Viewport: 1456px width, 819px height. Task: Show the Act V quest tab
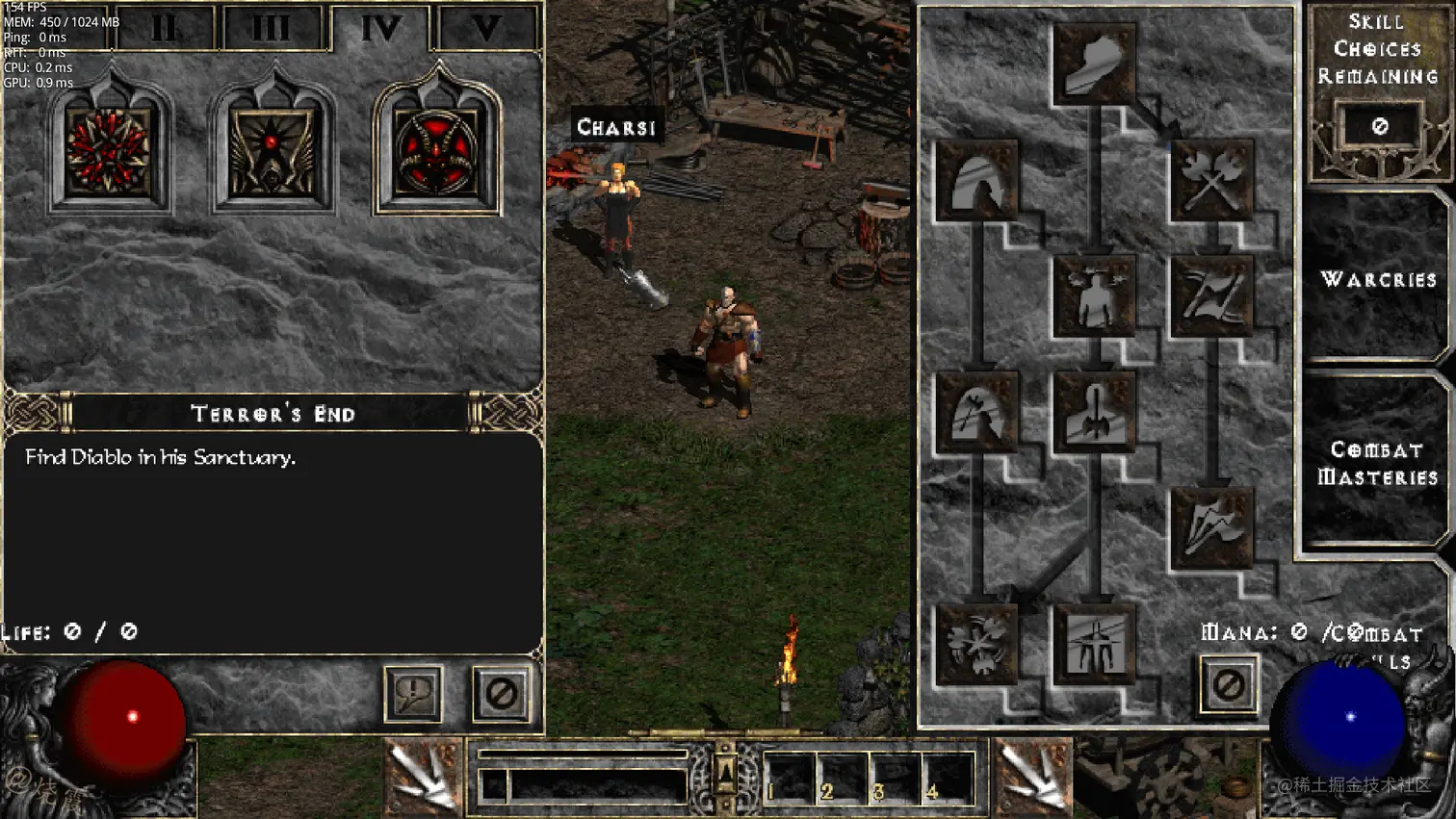point(486,29)
